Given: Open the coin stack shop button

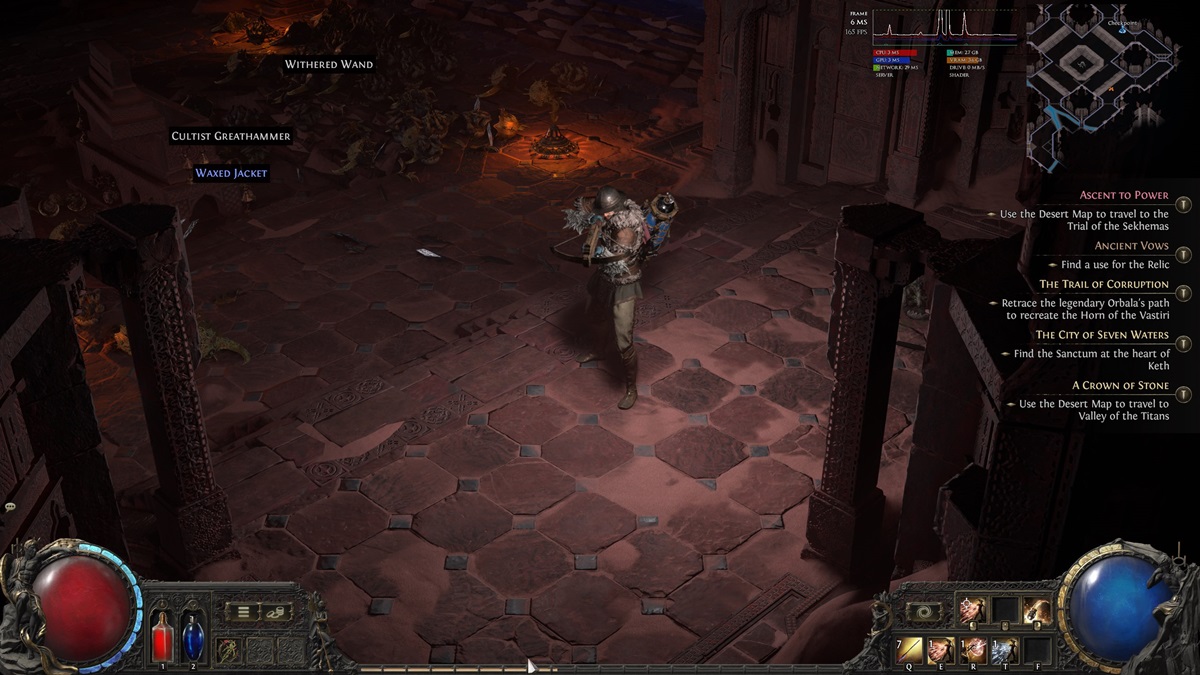Looking at the screenshot, I should point(275,611).
